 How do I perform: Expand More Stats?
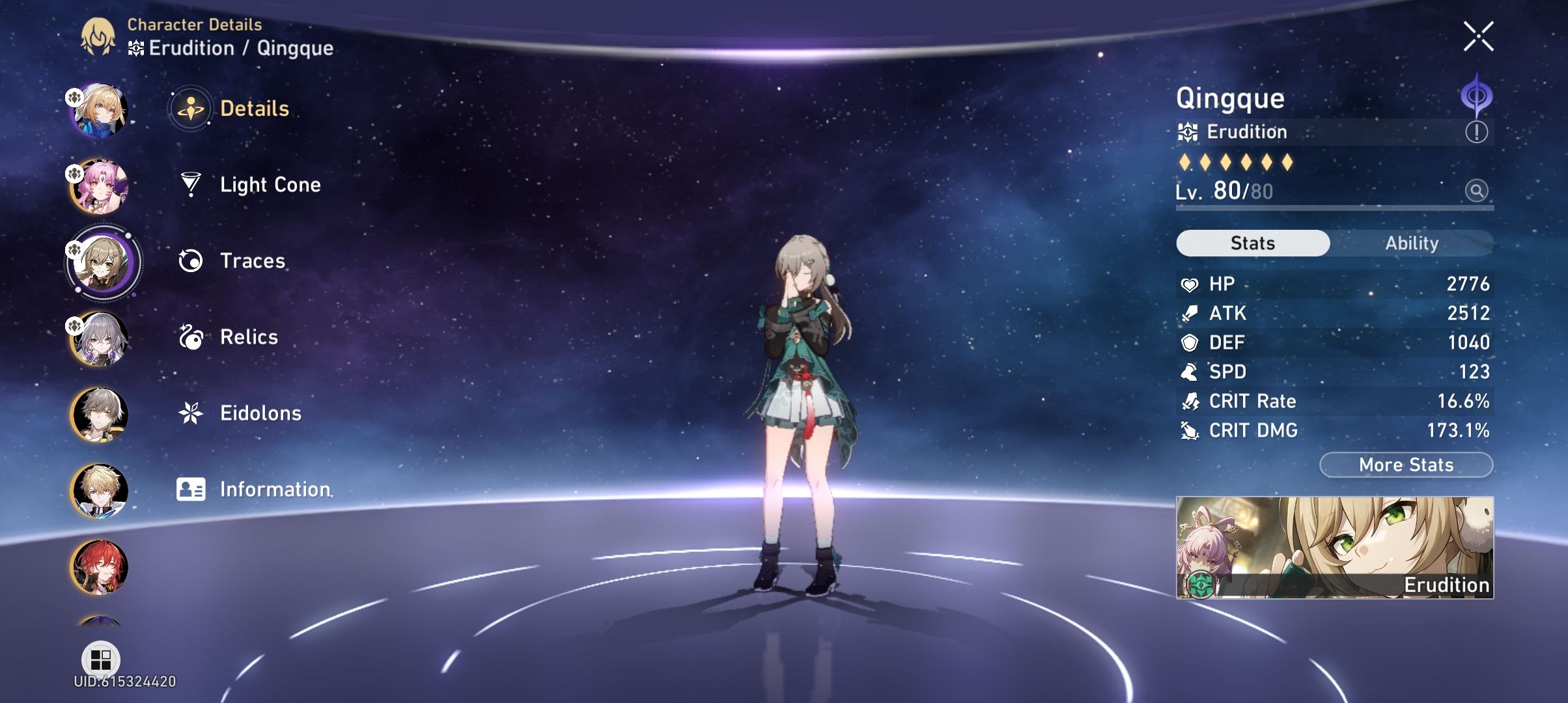point(1406,465)
